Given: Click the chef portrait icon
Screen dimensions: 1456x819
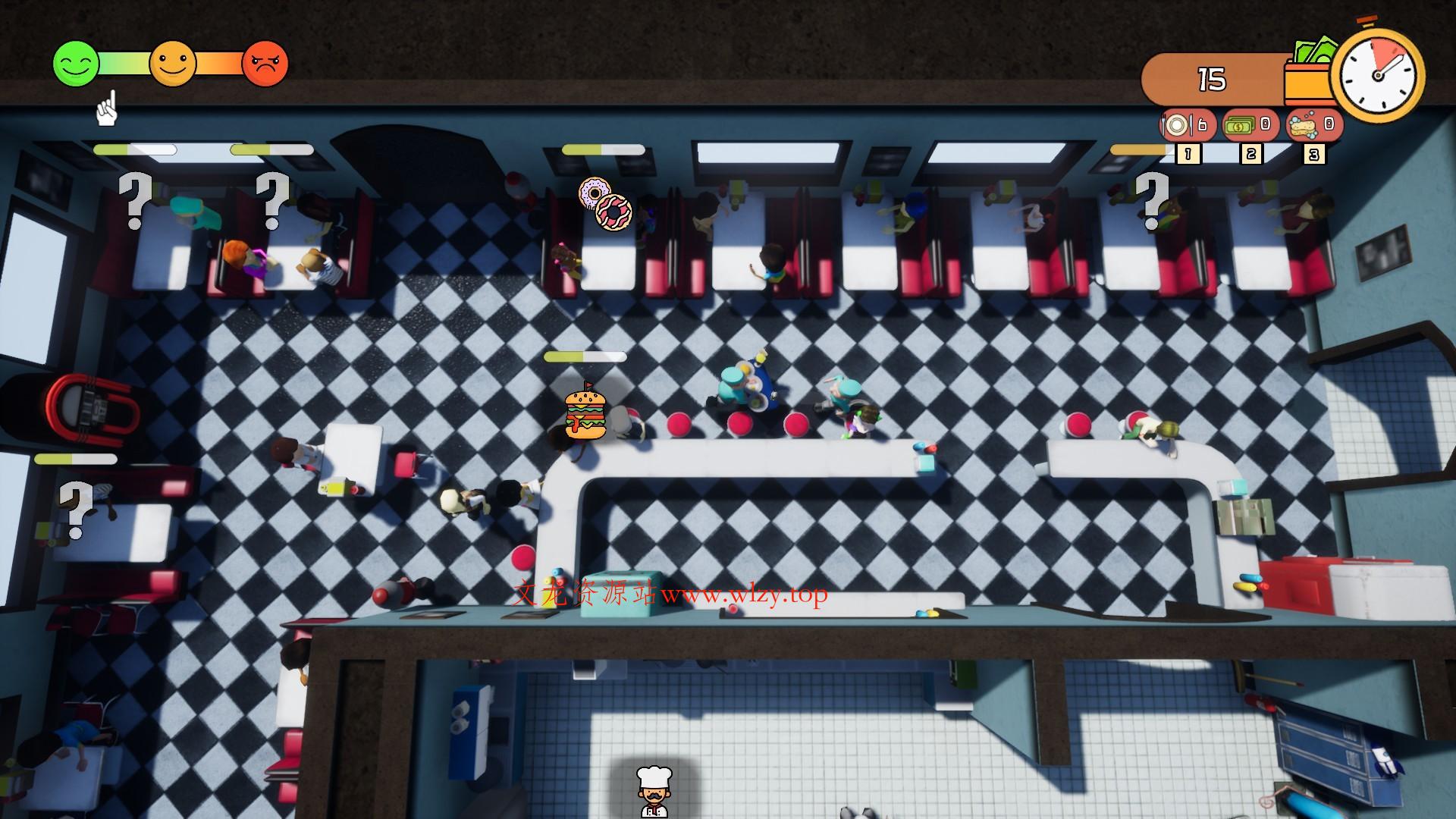Looking at the screenshot, I should [652, 791].
